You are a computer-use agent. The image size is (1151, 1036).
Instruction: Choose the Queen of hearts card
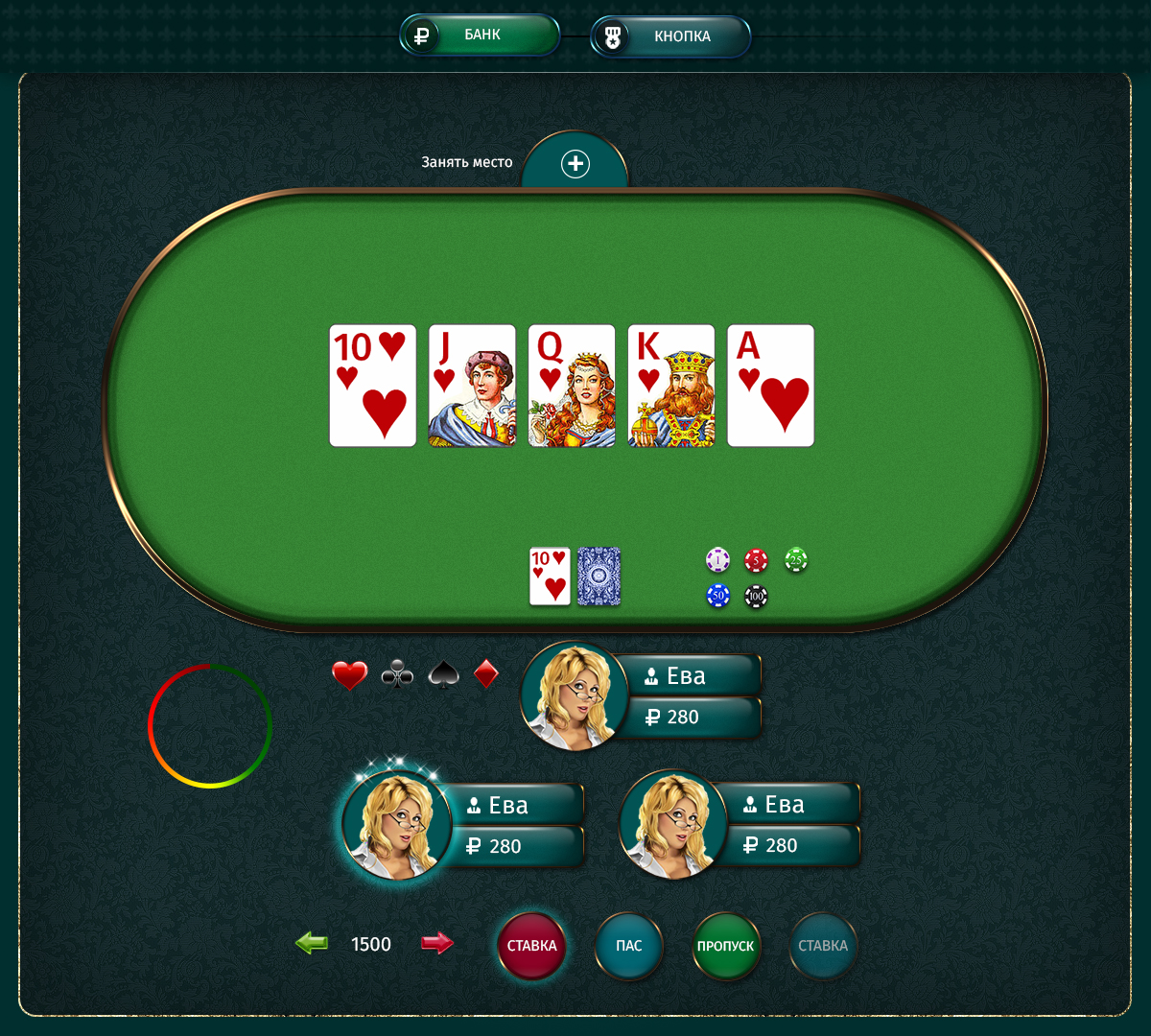(x=572, y=386)
